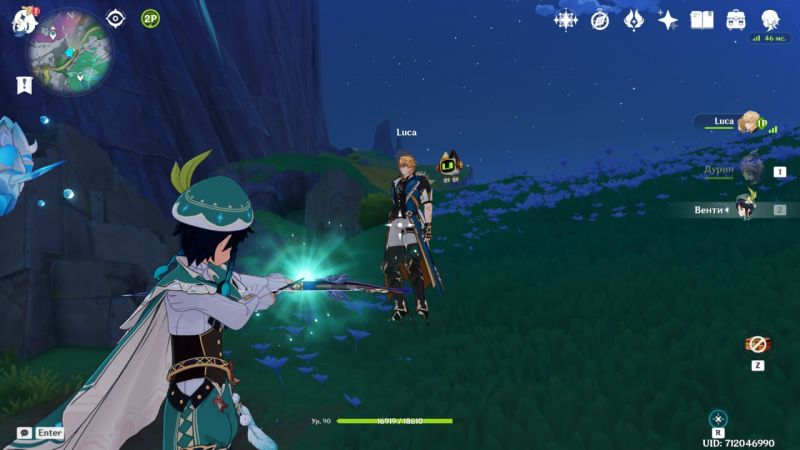Viewport: 800px width, 450px height.
Task: Switch to party member Дурин
Action: [x=748, y=169]
